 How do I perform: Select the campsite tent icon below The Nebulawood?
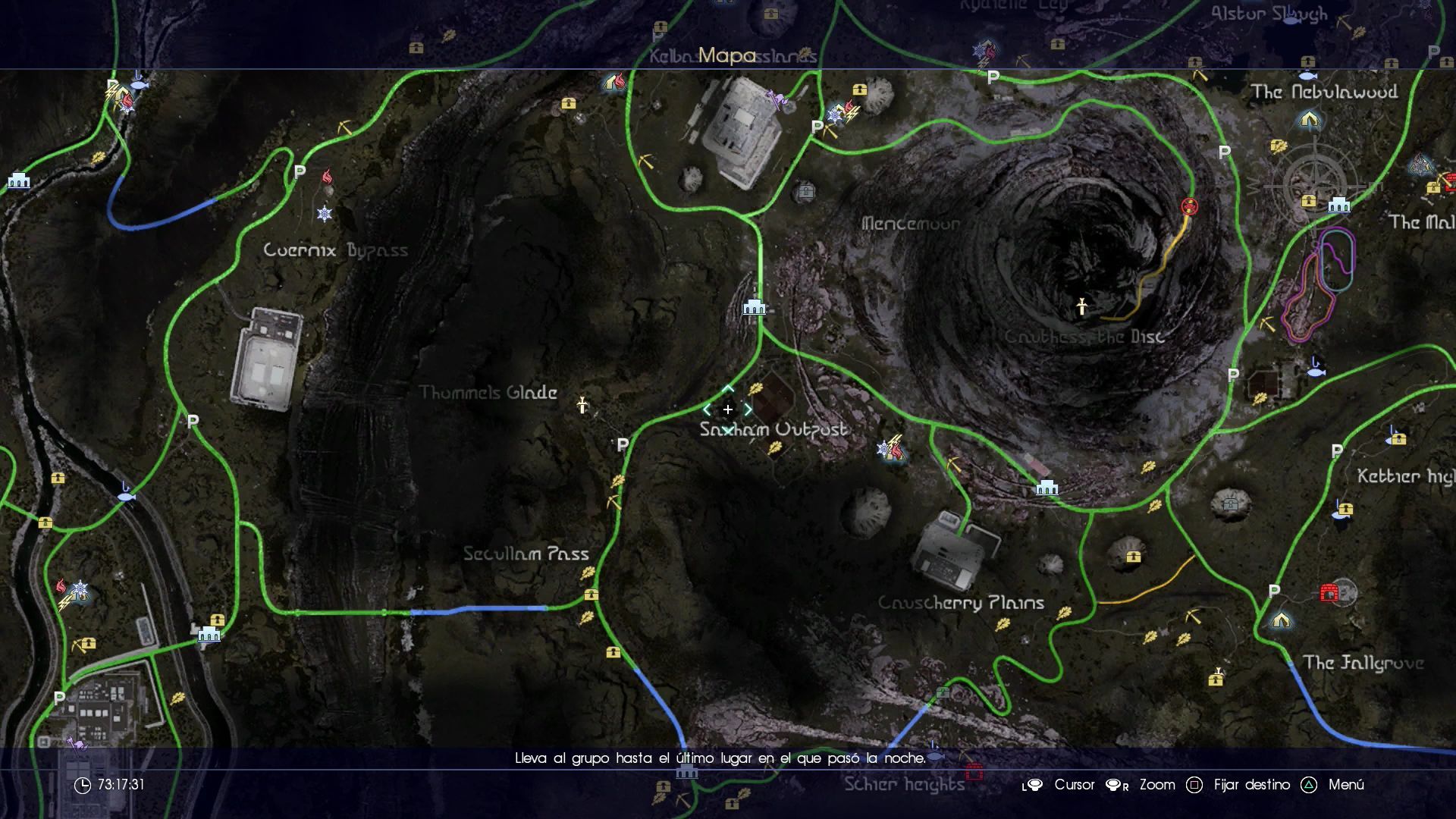pos(1310,120)
